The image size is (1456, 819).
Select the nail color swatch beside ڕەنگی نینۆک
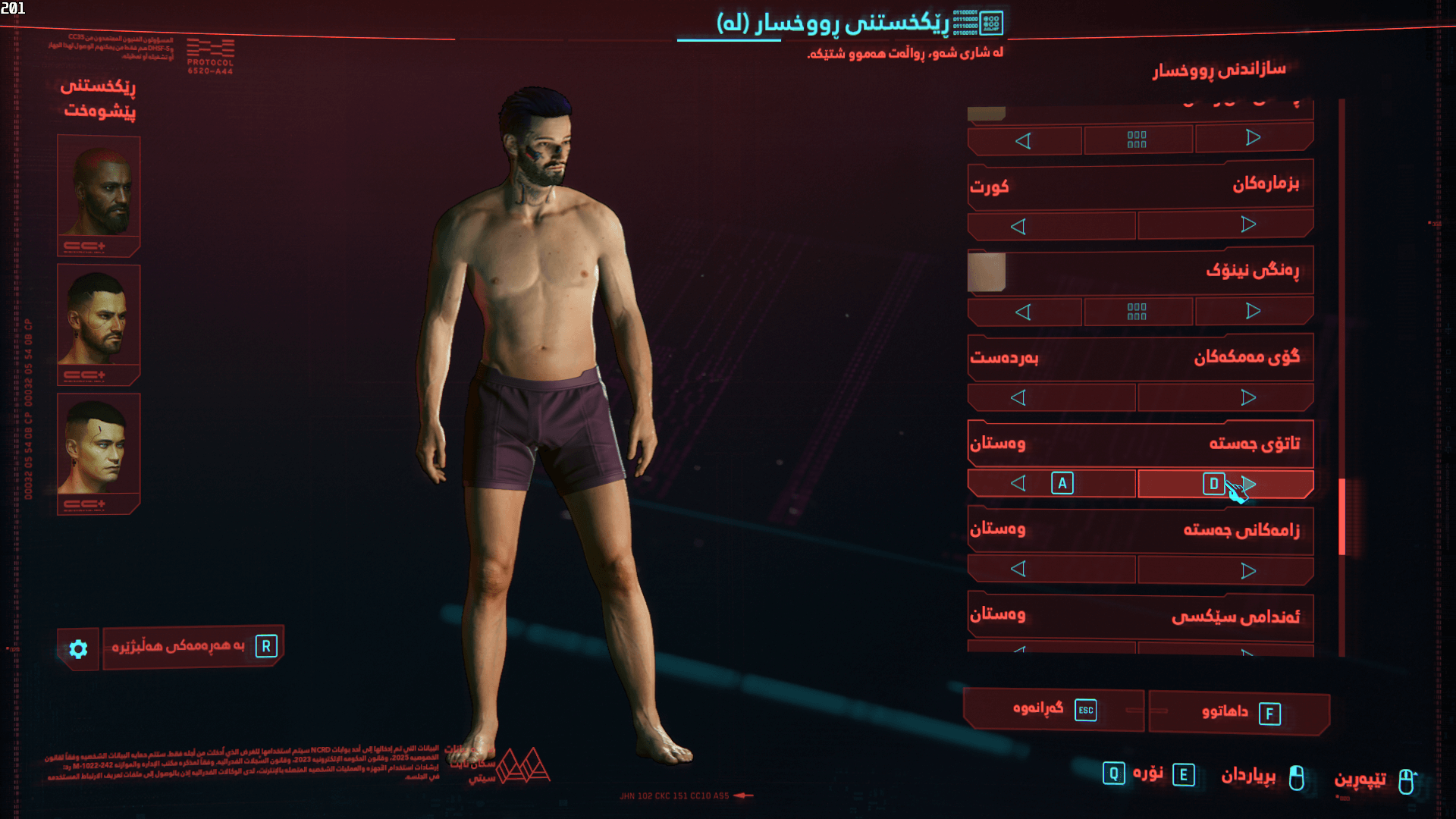[987, 271]
